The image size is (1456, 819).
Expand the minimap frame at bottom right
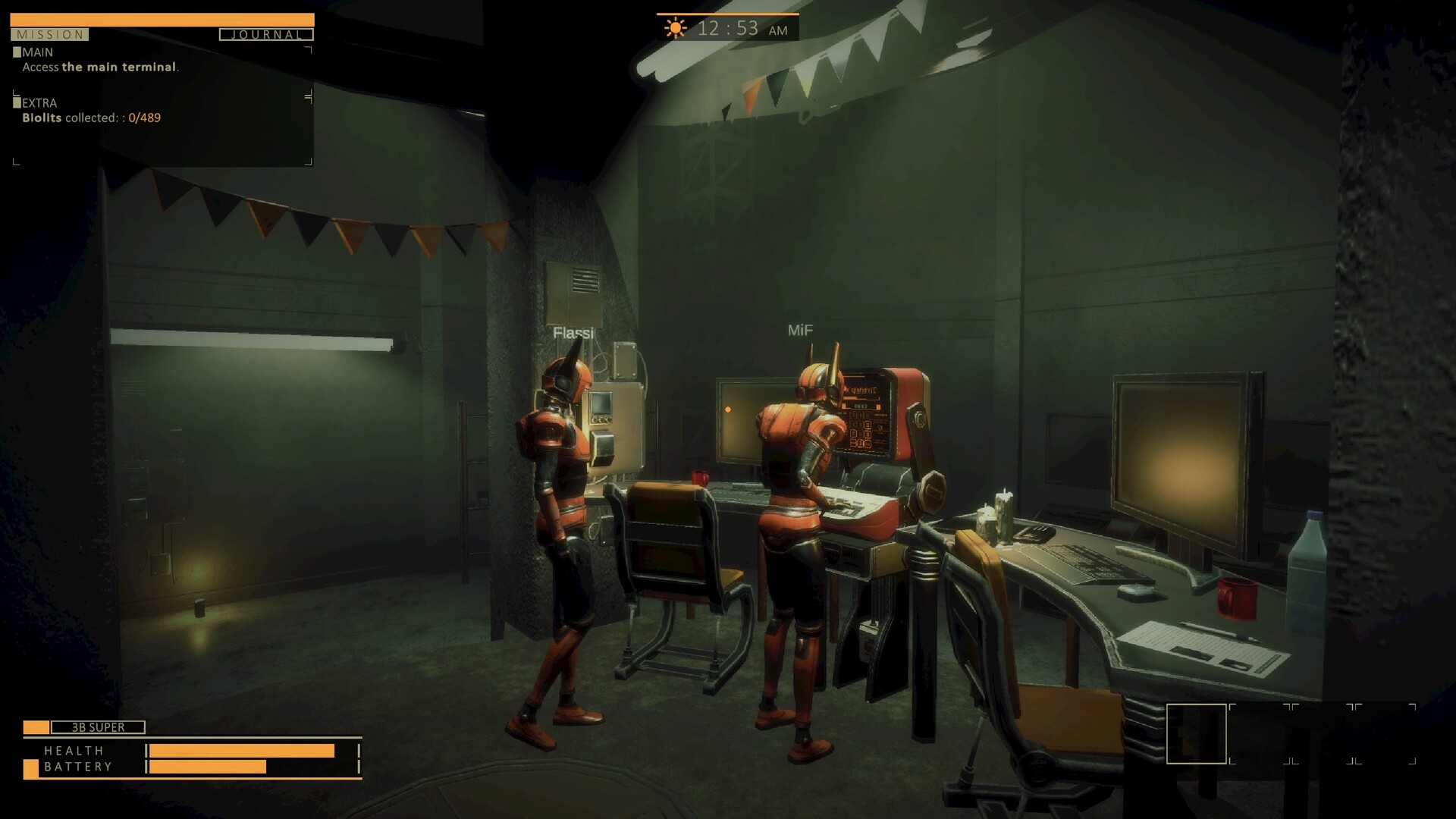1199,734
